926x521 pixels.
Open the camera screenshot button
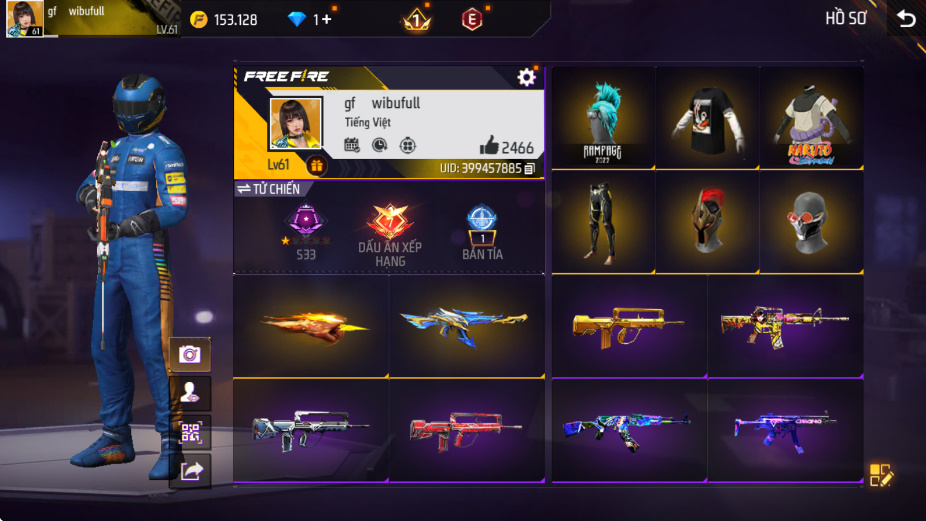(x=189, y=353)
